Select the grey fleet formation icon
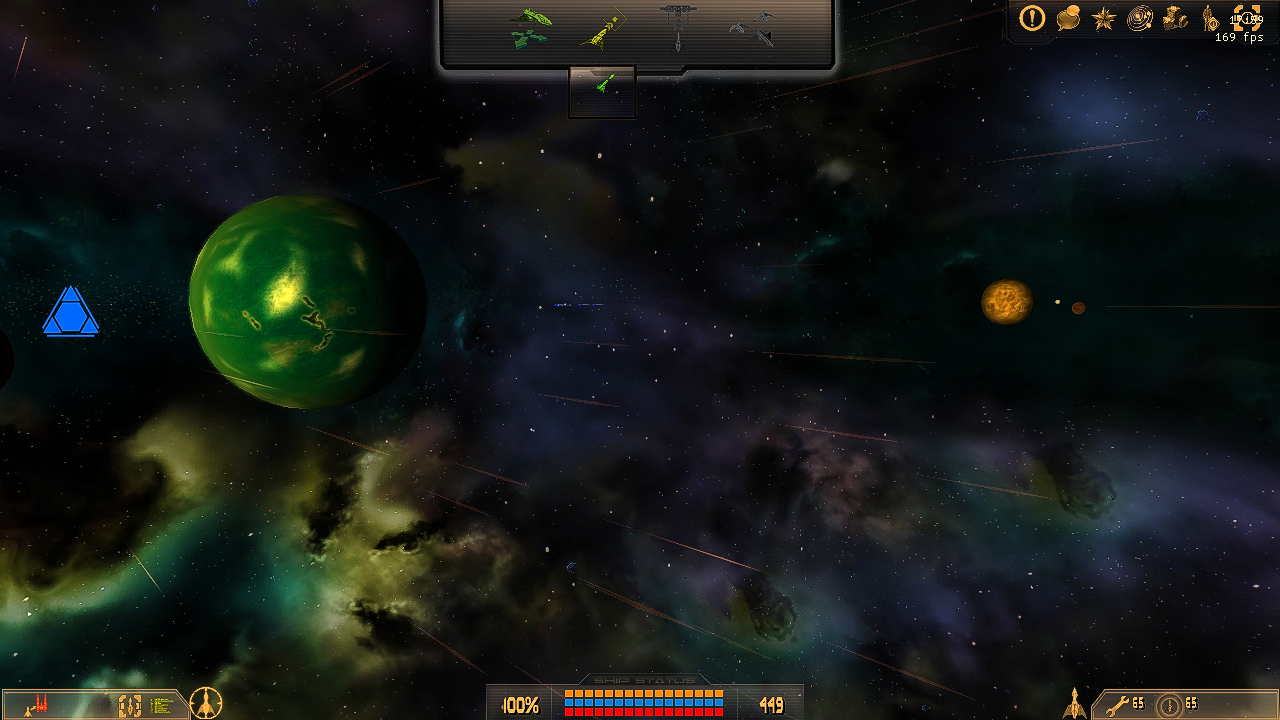The image size is (1280, 720). point(752,28)
